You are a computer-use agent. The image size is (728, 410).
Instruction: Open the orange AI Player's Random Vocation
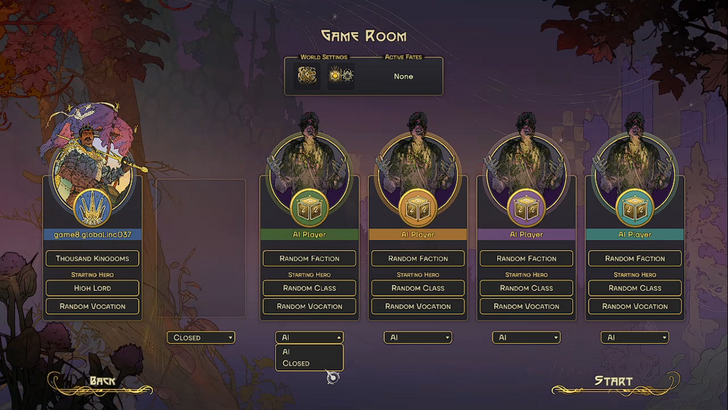[418, 306]
